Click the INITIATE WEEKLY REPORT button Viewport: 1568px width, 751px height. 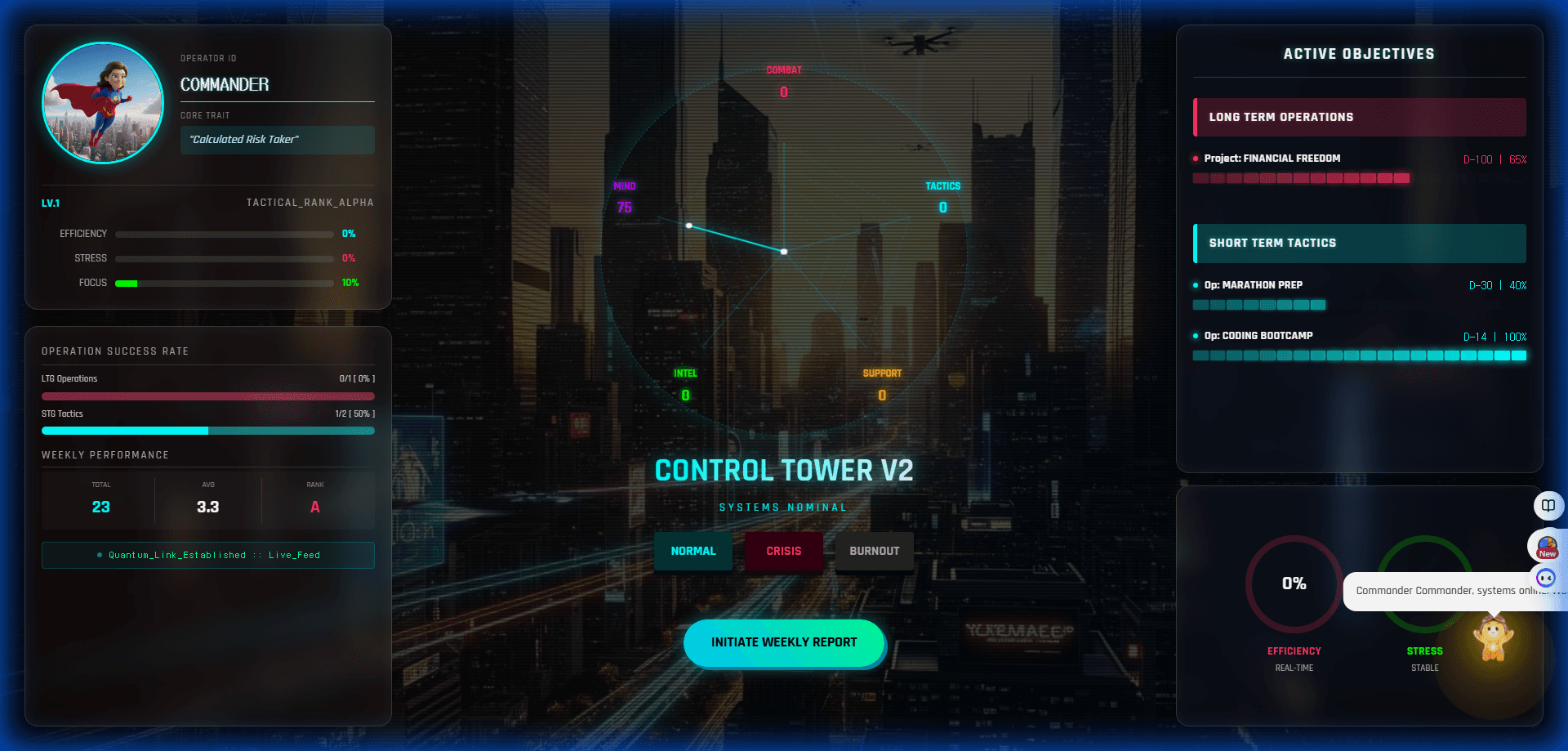pos(784,642)
